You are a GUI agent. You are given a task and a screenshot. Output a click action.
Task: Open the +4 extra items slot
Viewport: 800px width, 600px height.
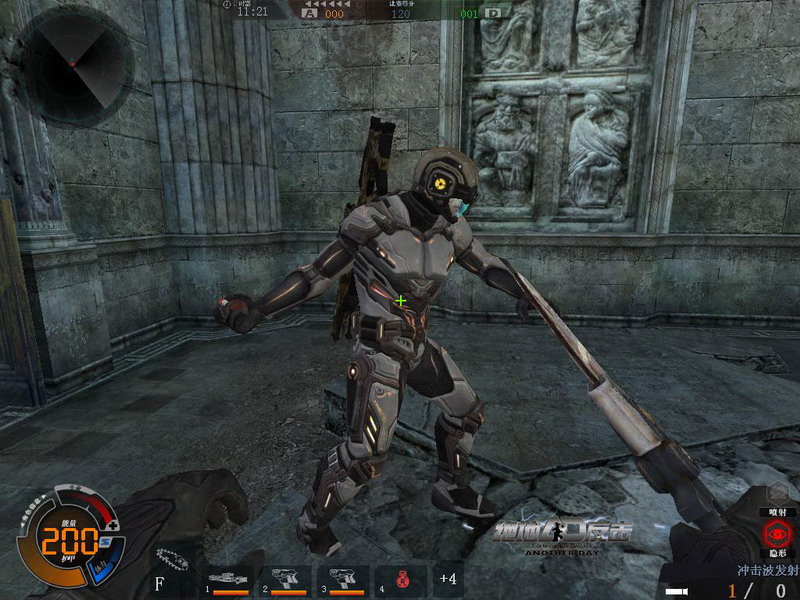point(448,580)
